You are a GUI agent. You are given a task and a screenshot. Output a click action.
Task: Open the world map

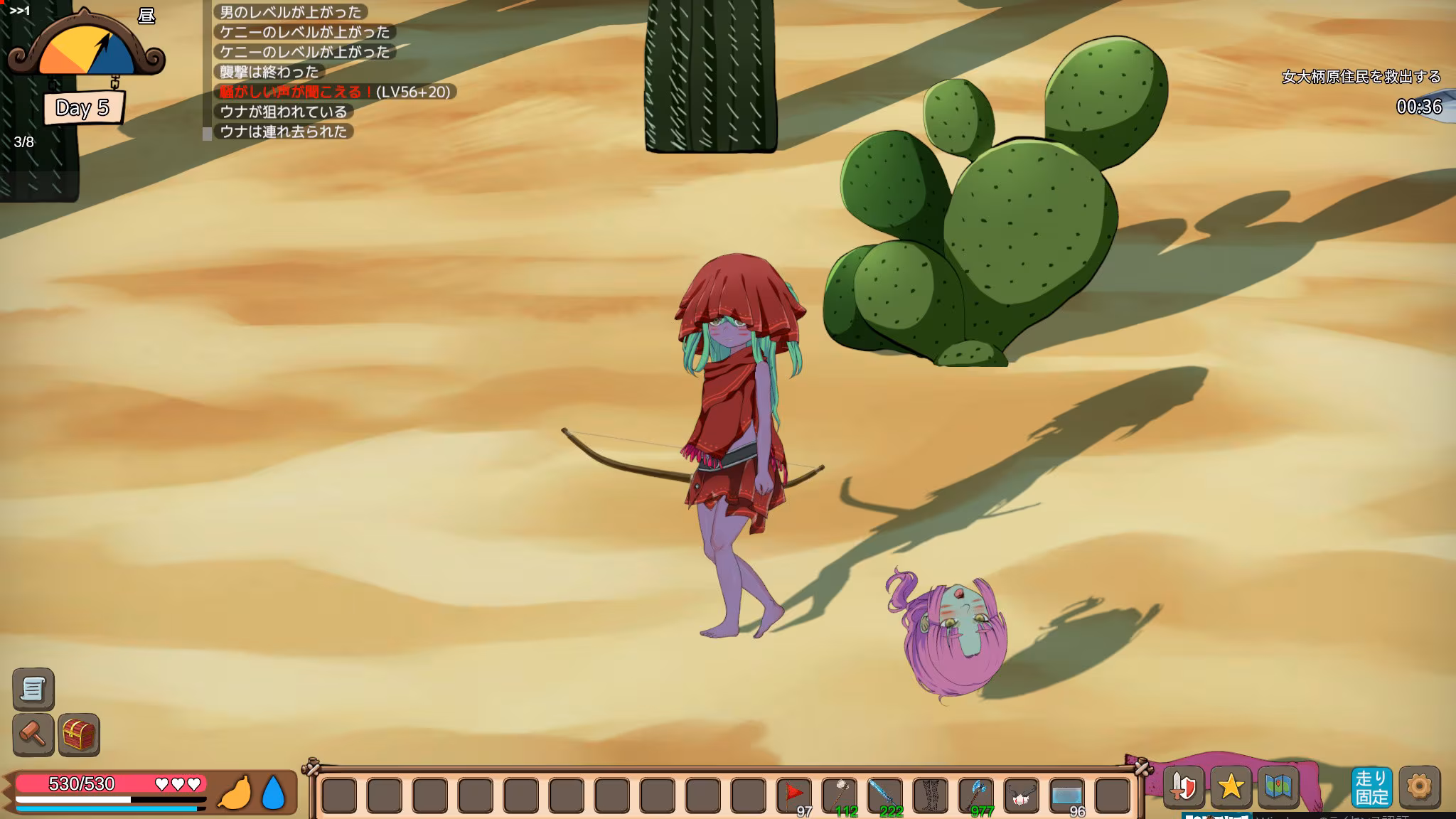pos(1278,787)
